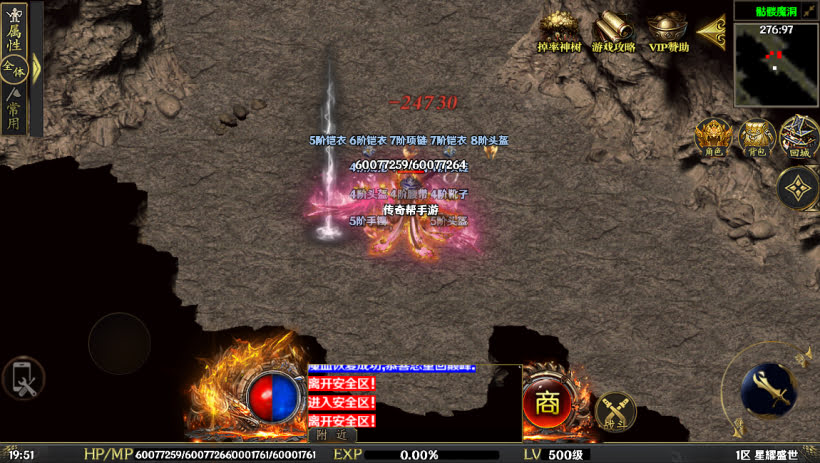Collapse the top menu with the gold arrow
Viewport: 820px width, 463px height.
pyautogui.click(x=711, y=32)
